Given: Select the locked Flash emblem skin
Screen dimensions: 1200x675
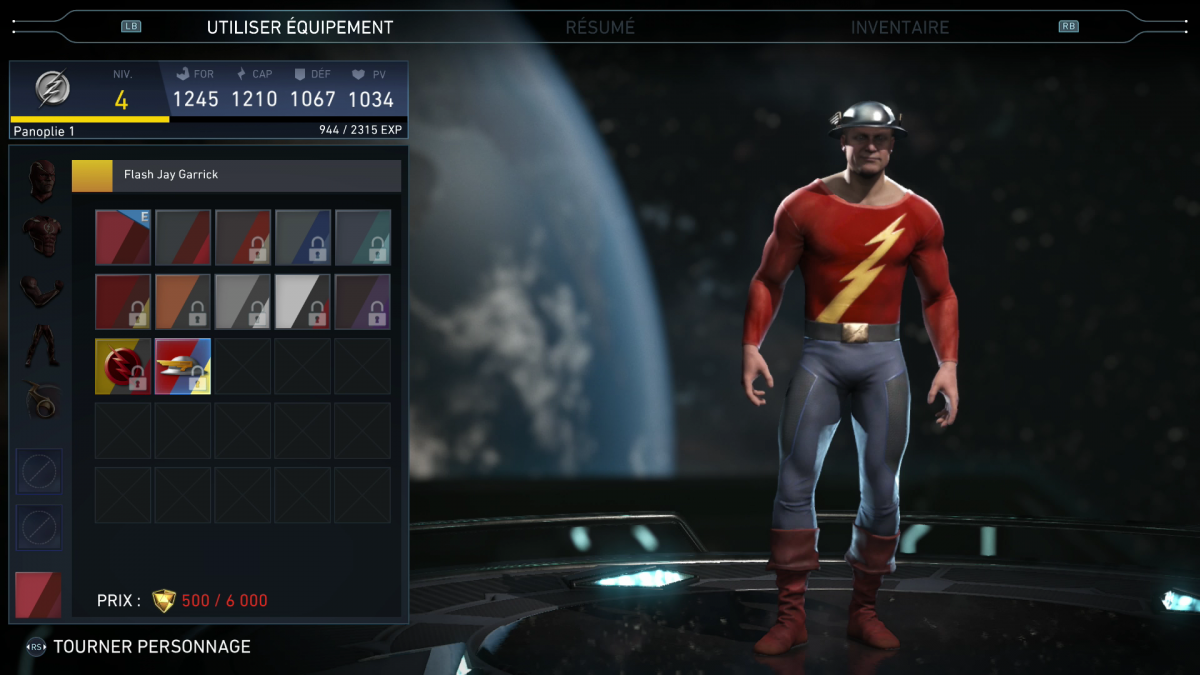Looking at the screenshot, I should pyautogui.click(x=123, y=366).
